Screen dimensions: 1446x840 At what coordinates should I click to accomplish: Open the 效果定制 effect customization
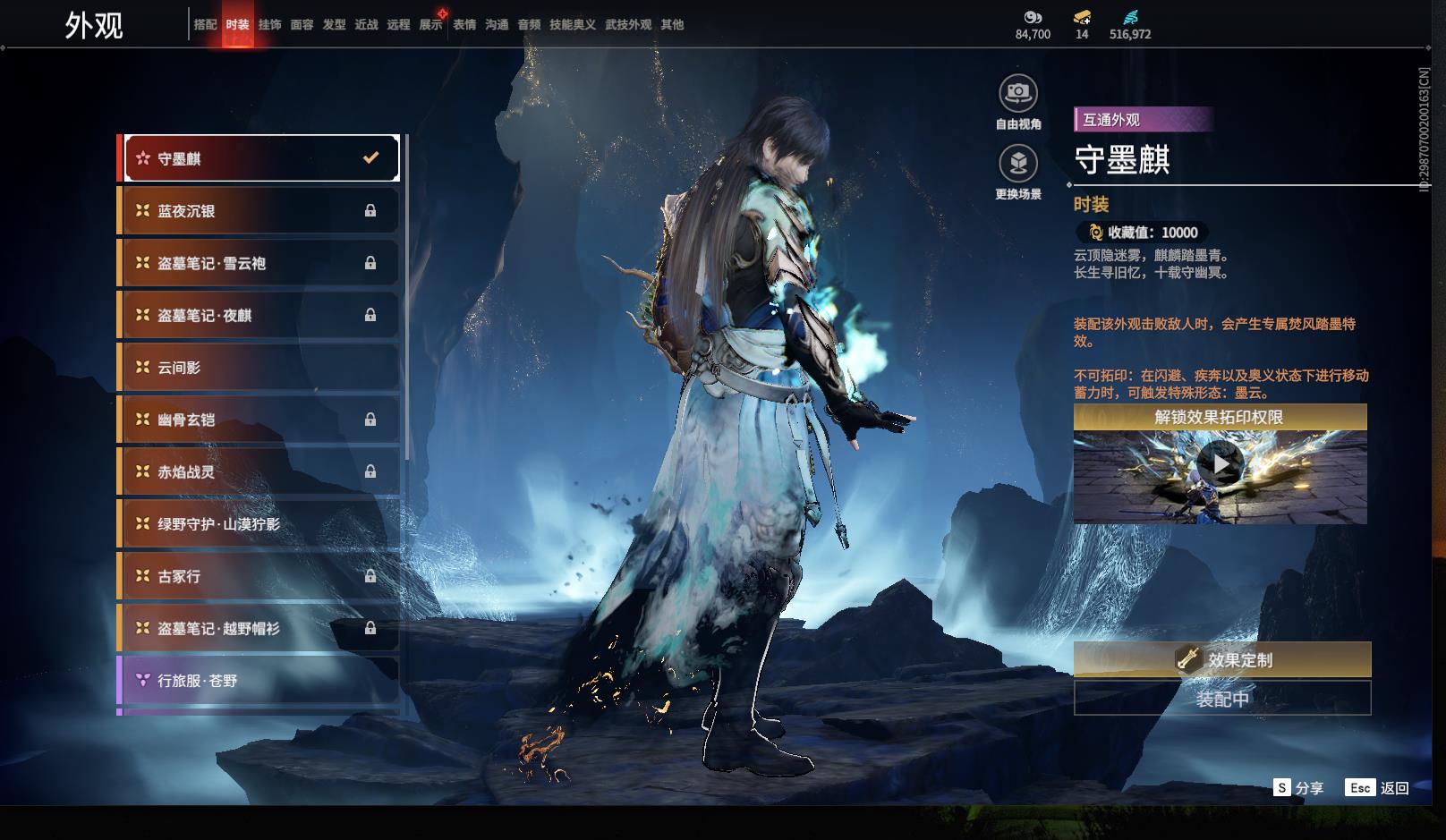(x=1222, y=660)
